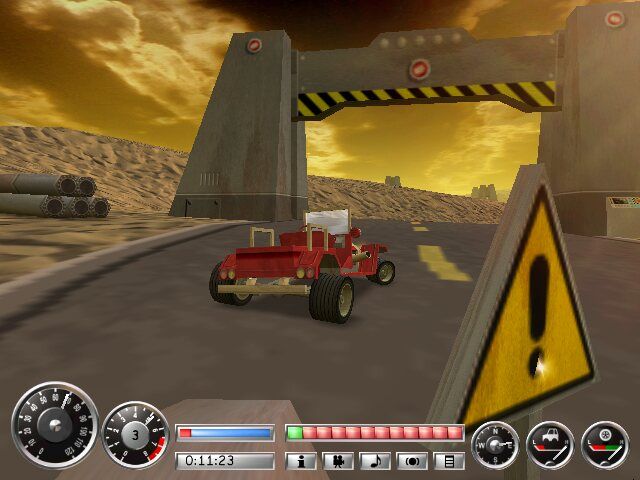The height and width of the screenshot is (480, 640).
Task: Open the info panel button
Action: [x=301, y=461]
